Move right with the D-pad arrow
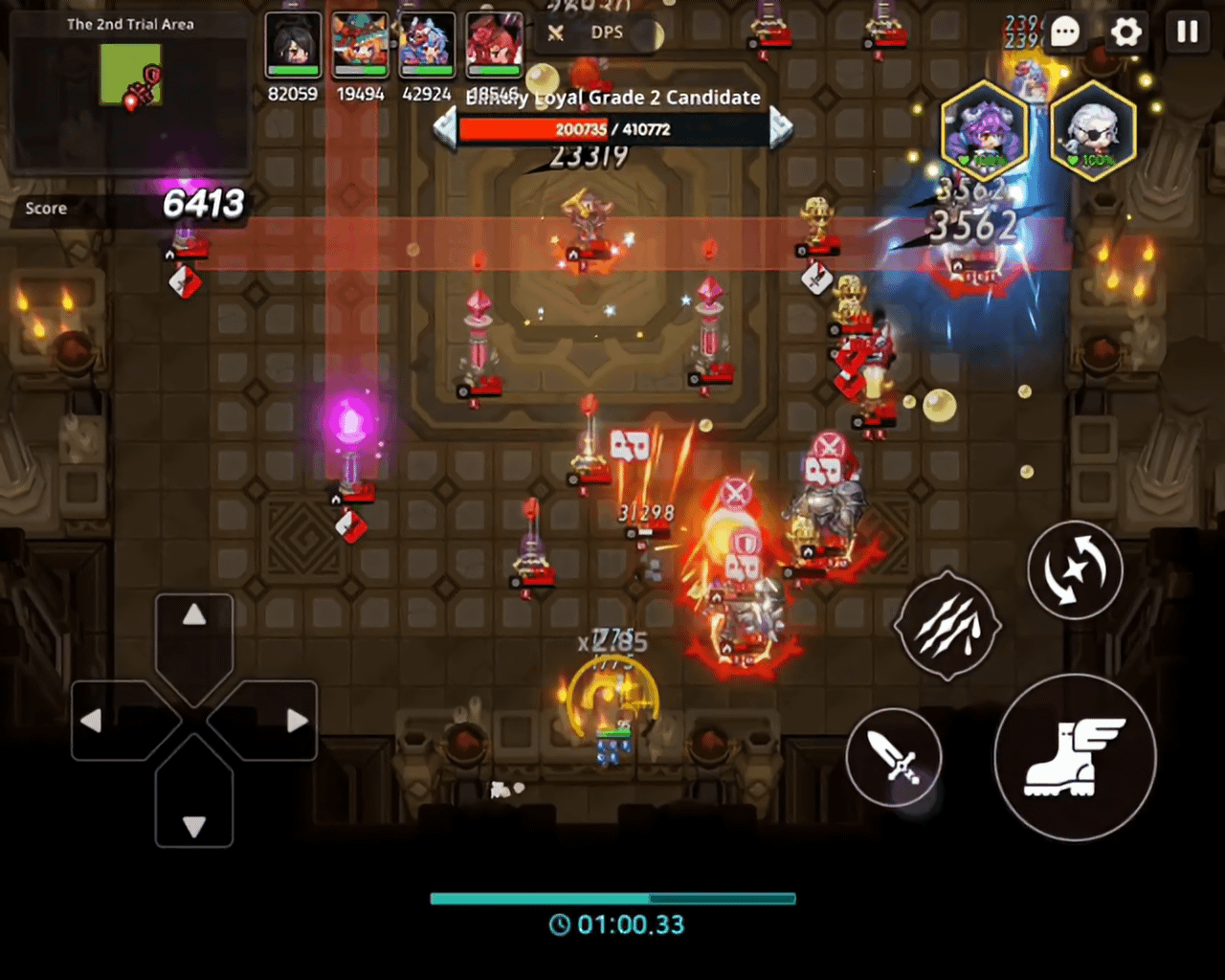Image resolution: width=1225 pixels, height=980 pixels. point(298,721)
